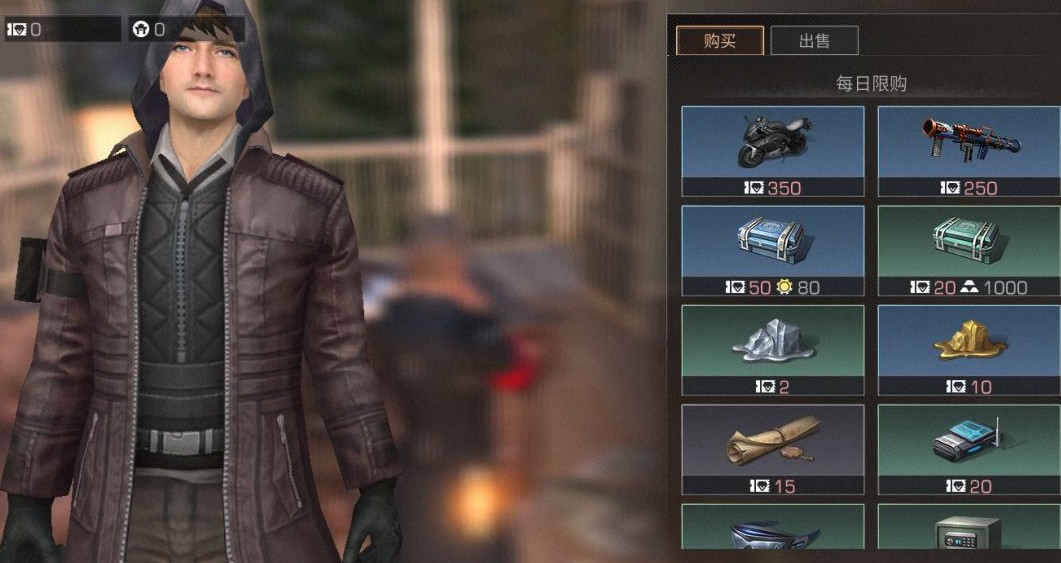Image resolution: width=1061 pixels, height=563 pixels.
Task: Select the silver ore item priced 2
Action: pyautogui.click(x=773, y=349)
